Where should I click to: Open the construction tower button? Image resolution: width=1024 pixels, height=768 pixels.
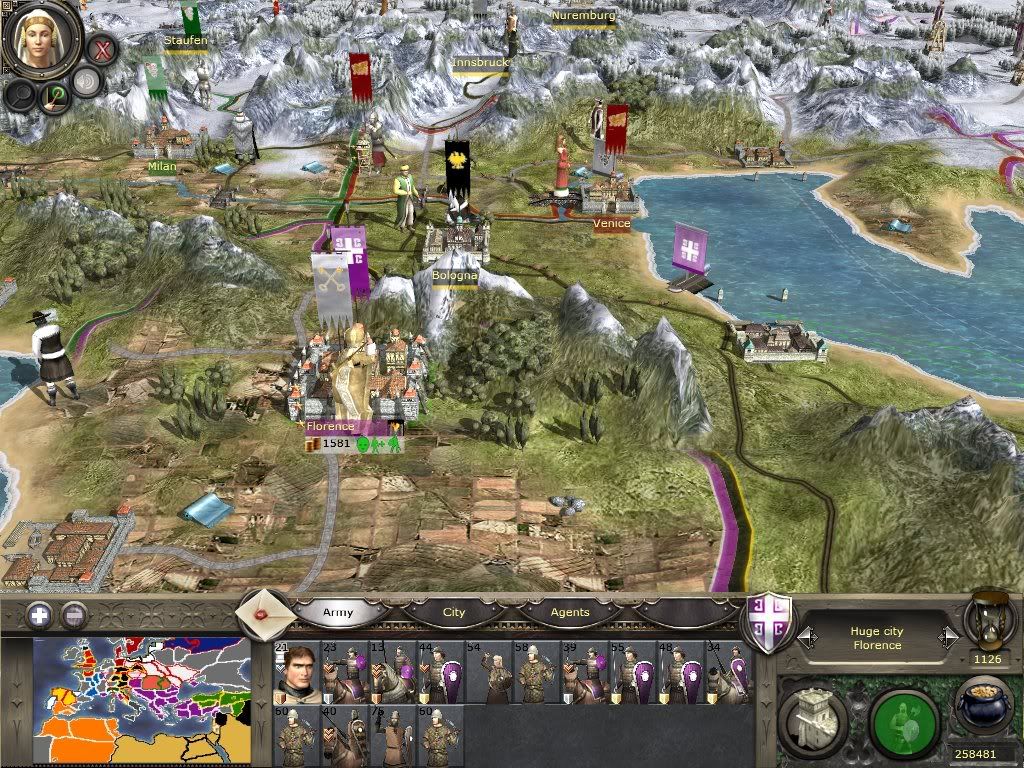pos(813,717)
